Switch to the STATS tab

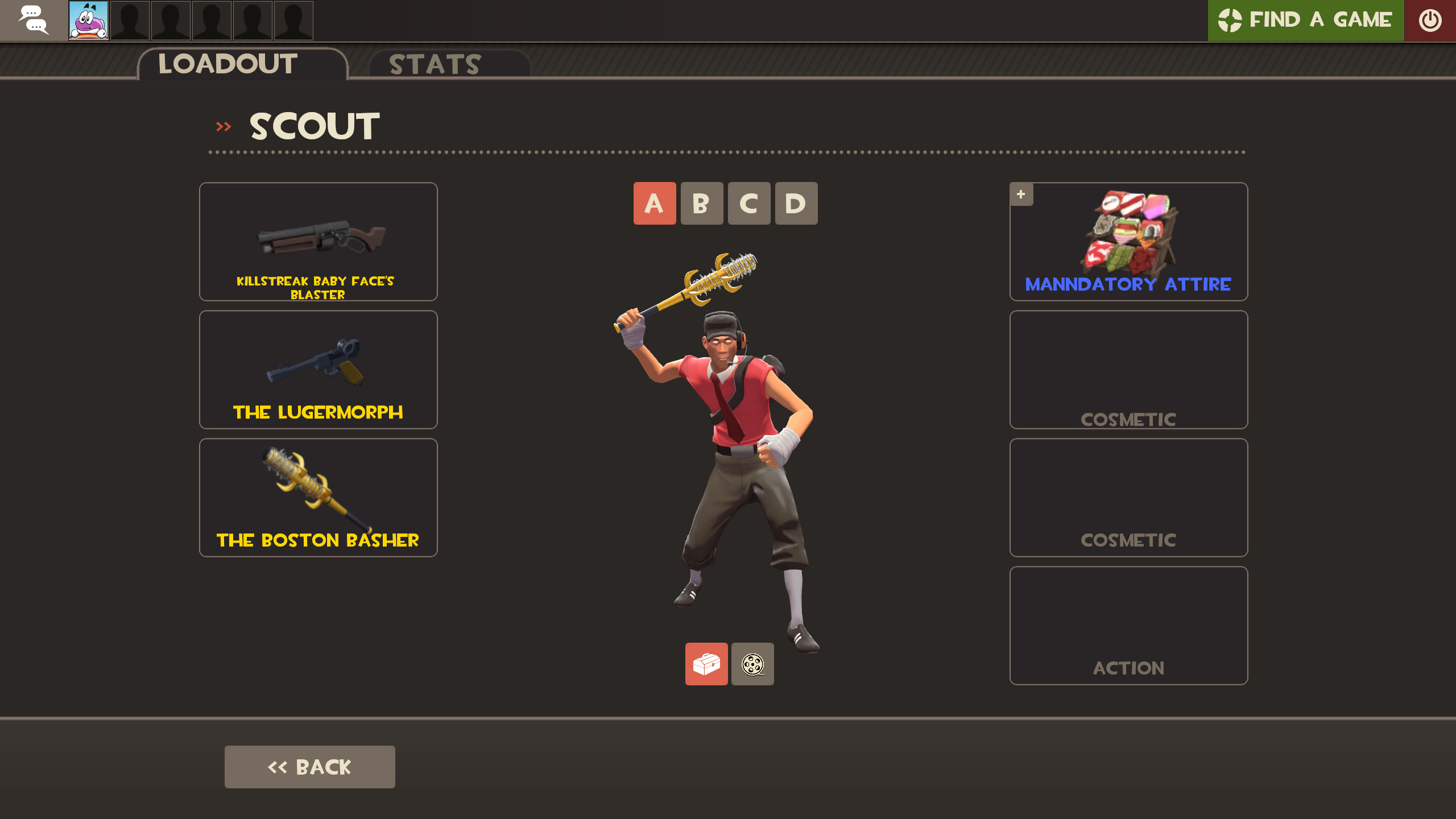(434, 64)
